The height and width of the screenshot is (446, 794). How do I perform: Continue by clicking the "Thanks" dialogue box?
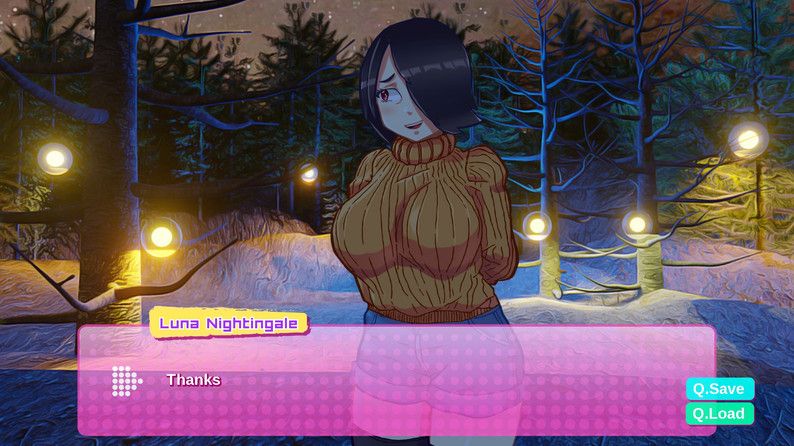400,381
